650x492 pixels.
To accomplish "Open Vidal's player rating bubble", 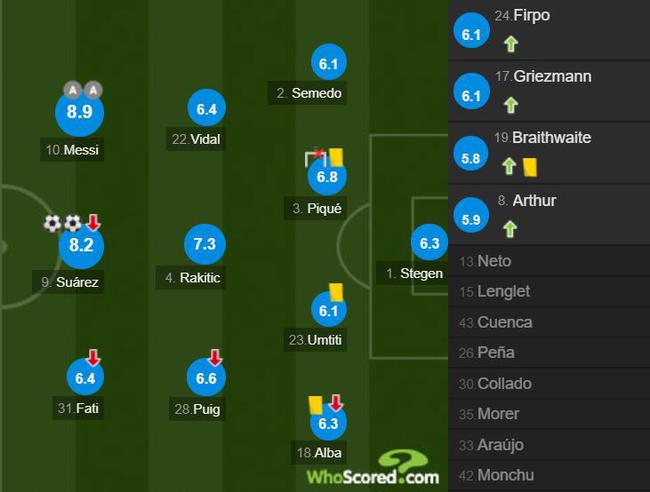I will [x=207, y=109].
